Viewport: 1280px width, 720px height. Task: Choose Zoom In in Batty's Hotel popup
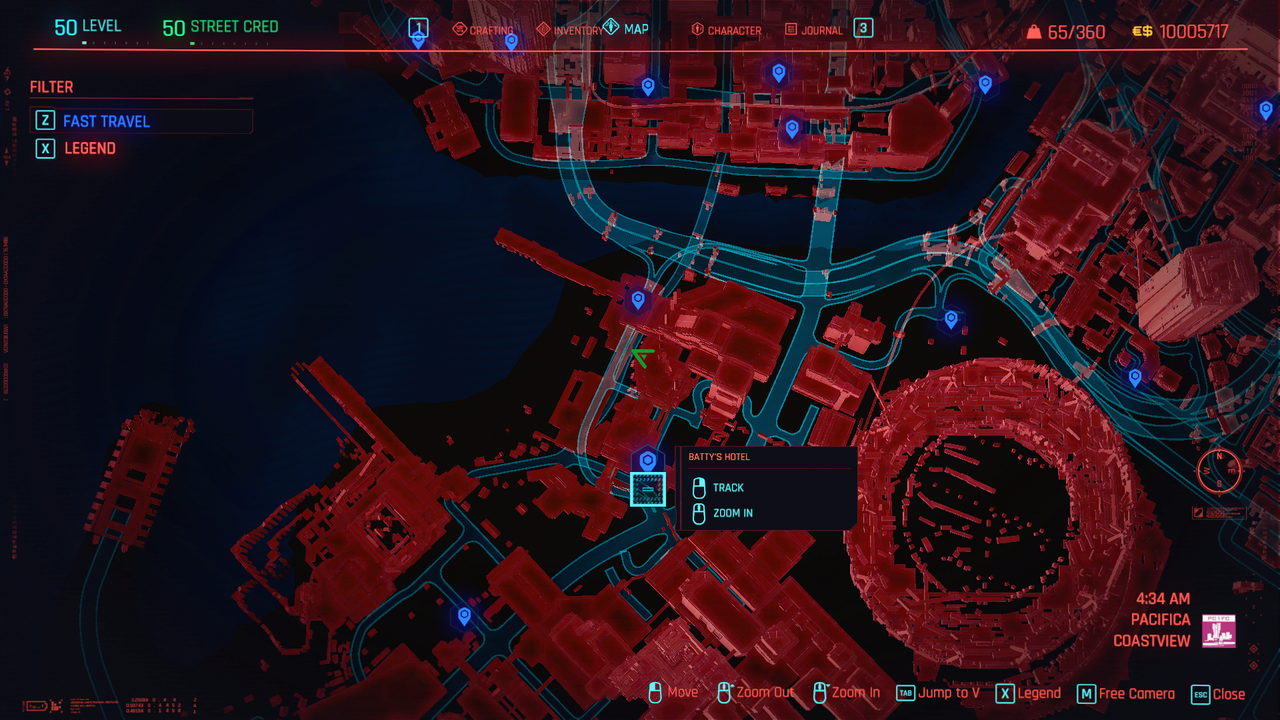pos(732,513)
